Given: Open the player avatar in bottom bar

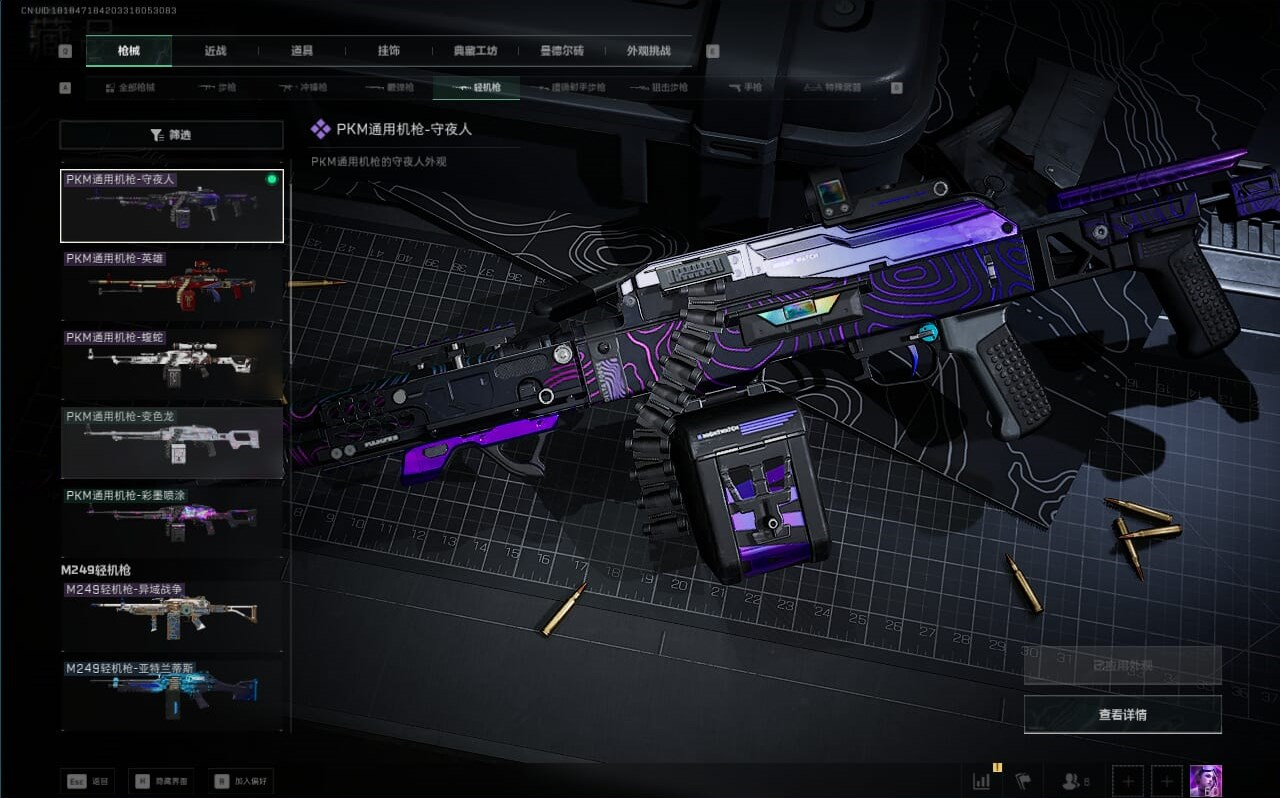Looking at the screenshot, I should (1205, 781).
